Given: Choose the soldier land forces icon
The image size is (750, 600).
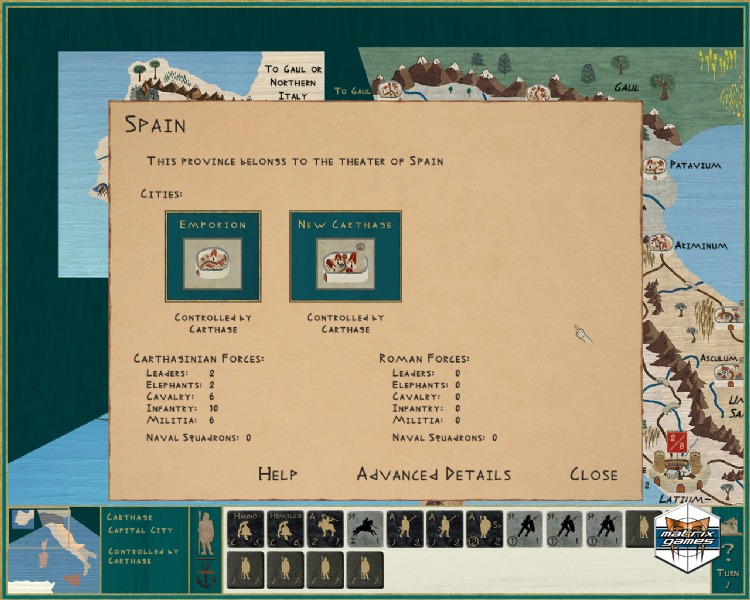Looking at the screenshot, I should pos(204,531).
